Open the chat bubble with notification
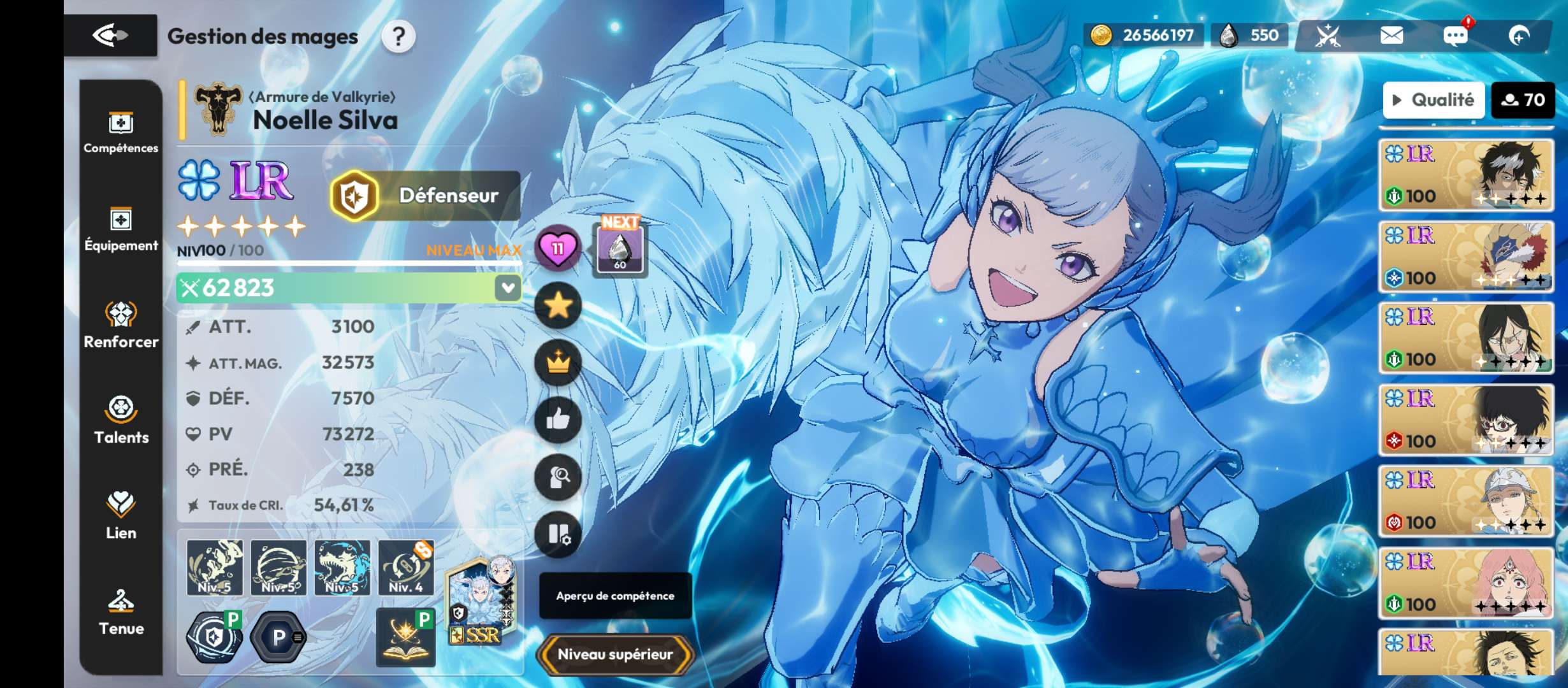The image size is (1568, 688). click(1456, 36)
